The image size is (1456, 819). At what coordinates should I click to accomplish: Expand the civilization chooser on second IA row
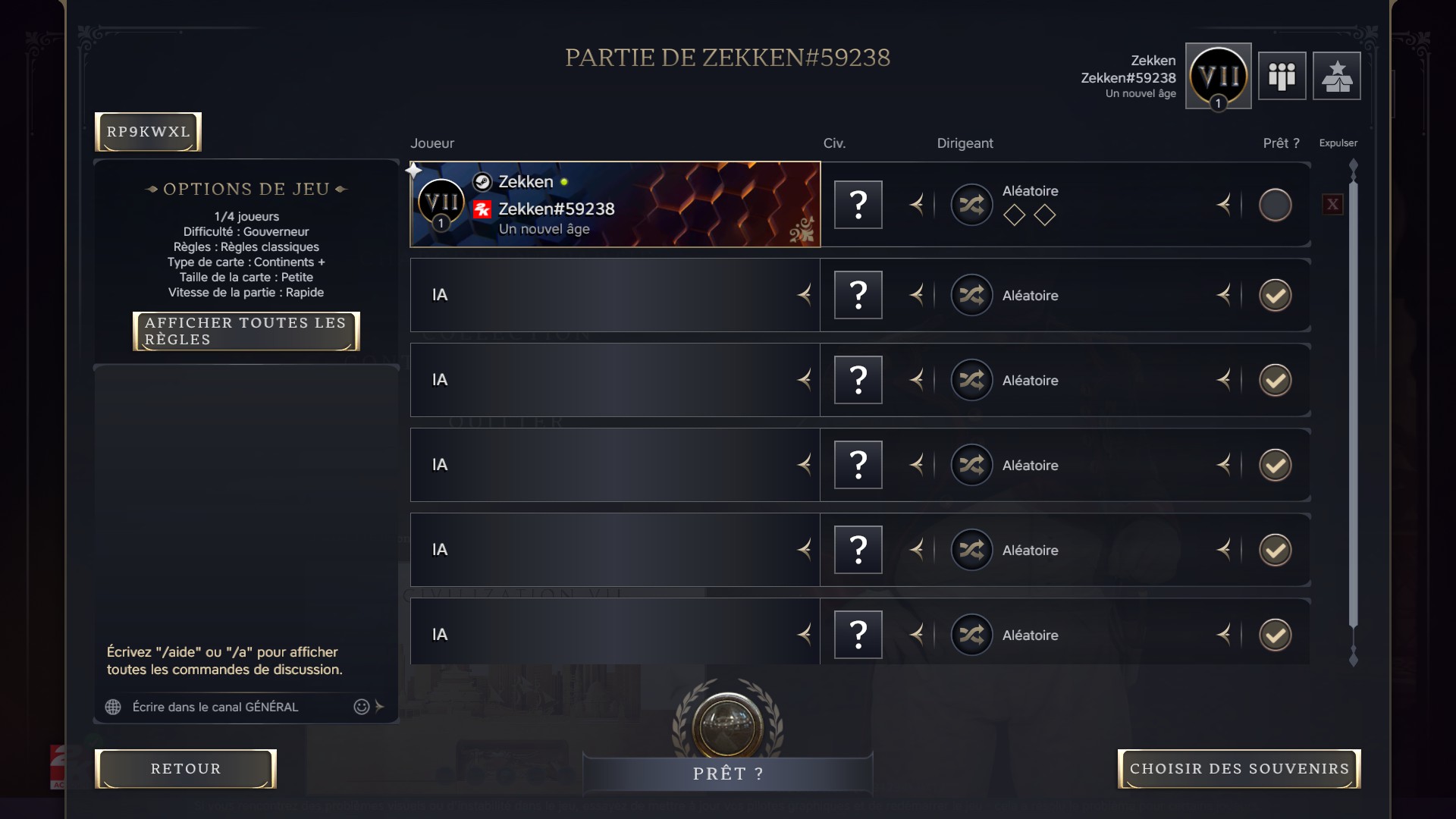coord(918,380)
